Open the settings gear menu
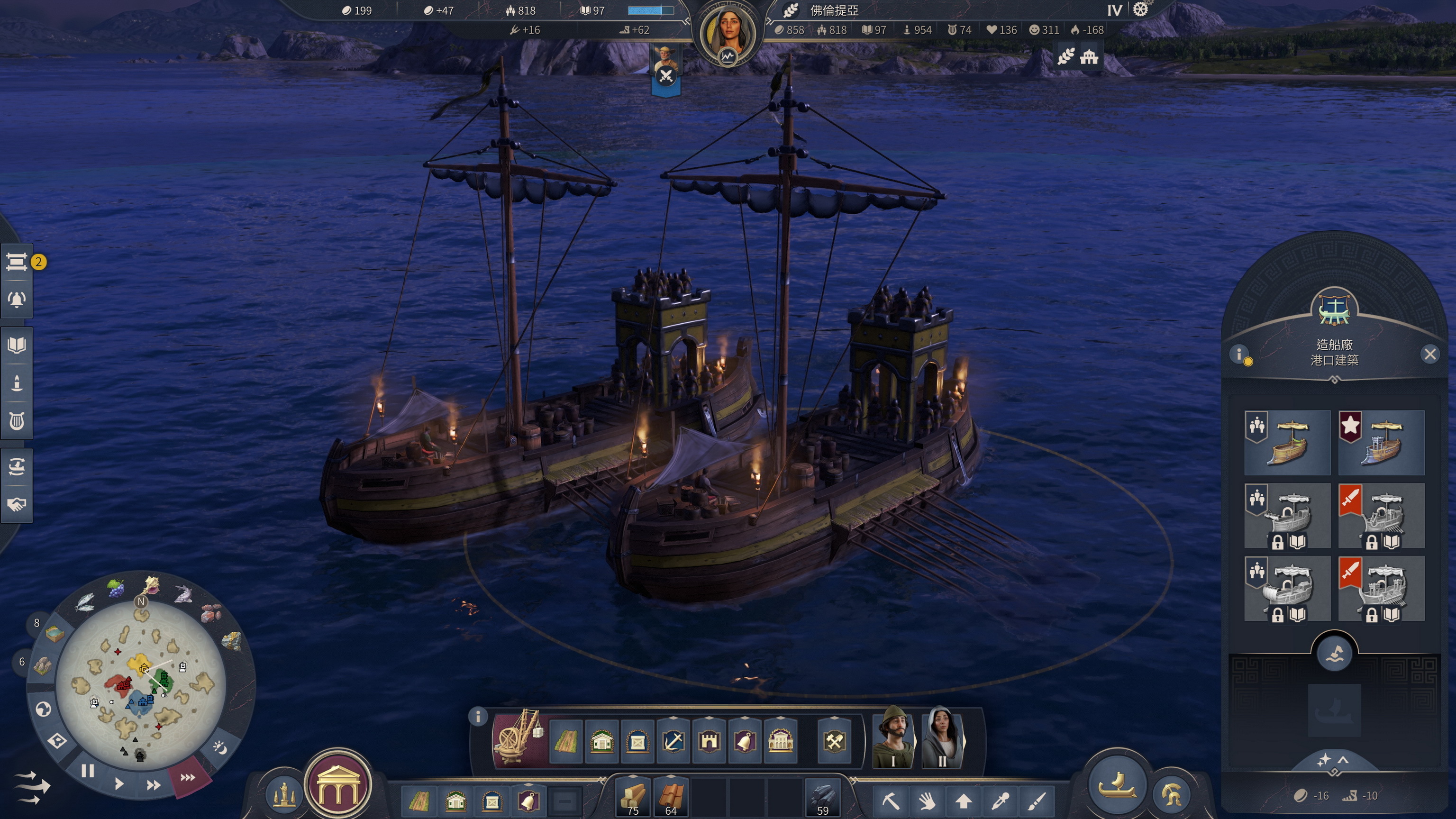This screenshot has height=819, width=1456. pos(1141,9)
